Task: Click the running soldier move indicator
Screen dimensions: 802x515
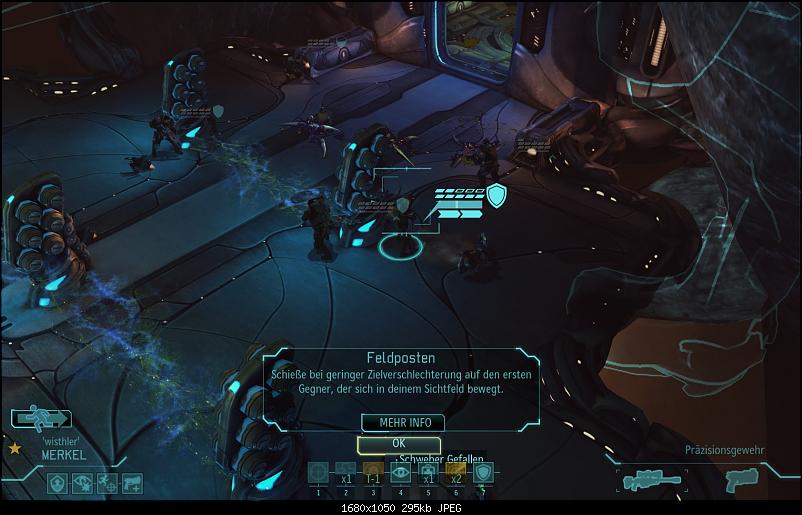Action: pos(42,420)
